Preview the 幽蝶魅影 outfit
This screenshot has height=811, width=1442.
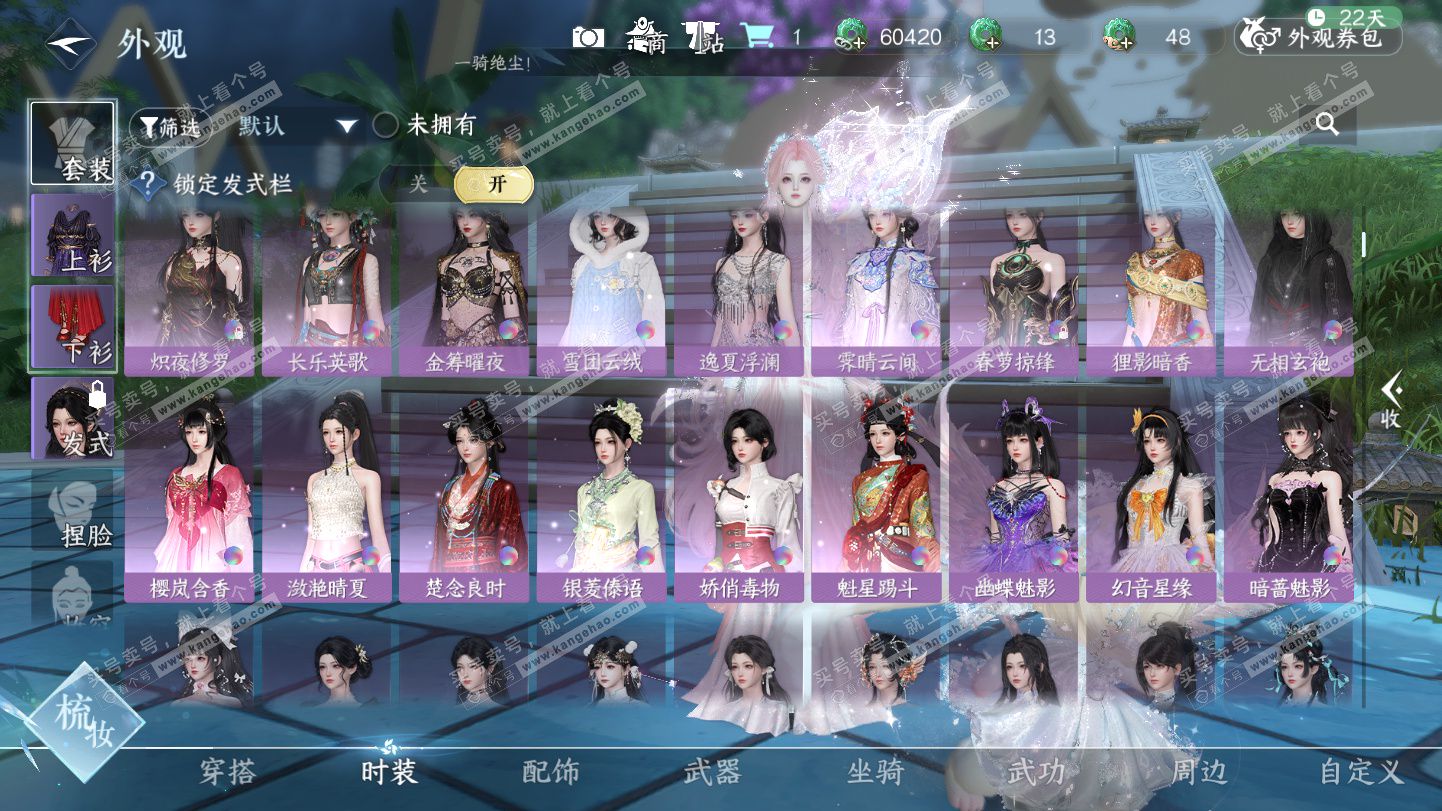(x=1014, y=495)
